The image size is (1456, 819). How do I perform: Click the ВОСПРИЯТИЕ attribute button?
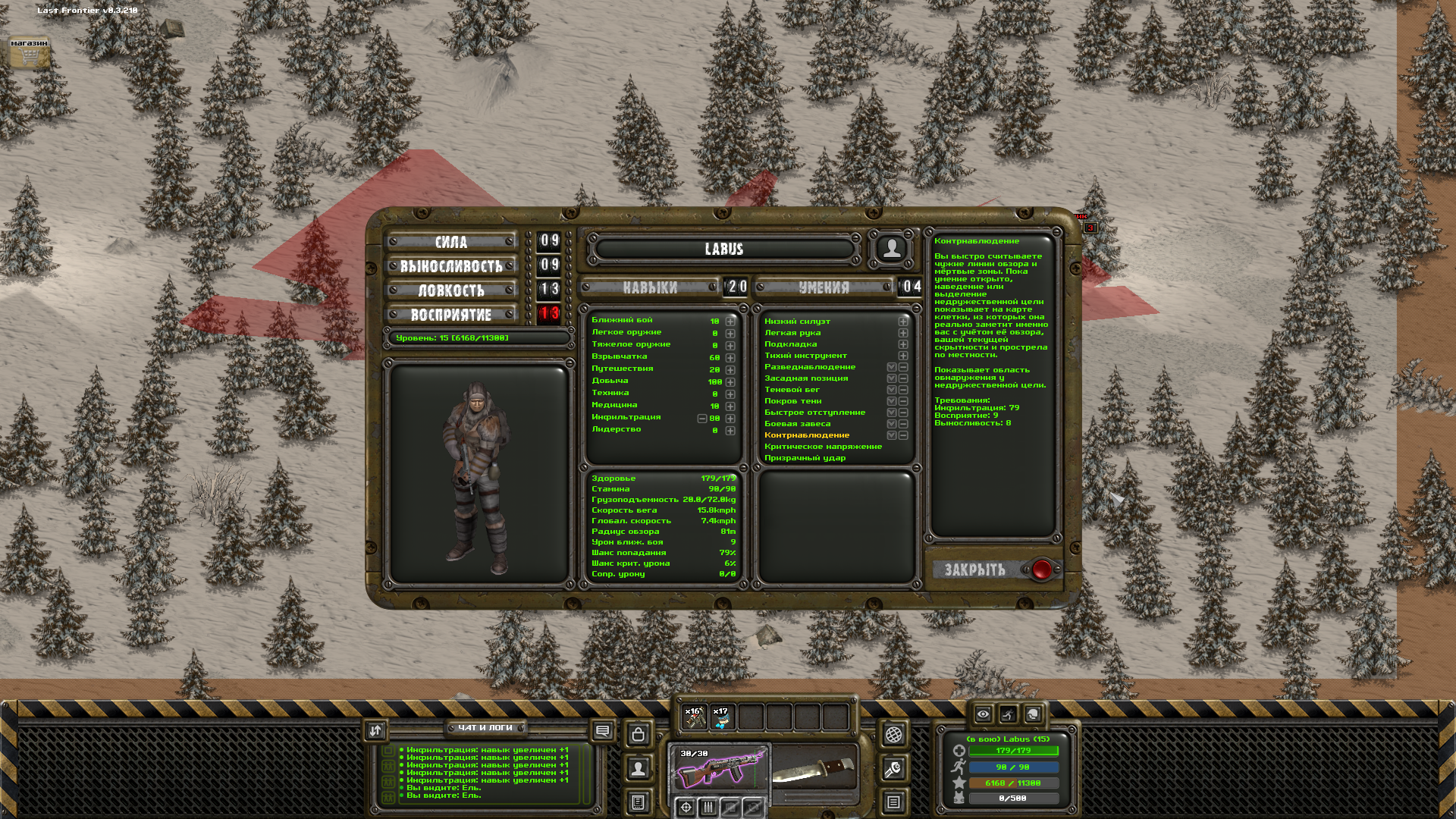[451, 315]
